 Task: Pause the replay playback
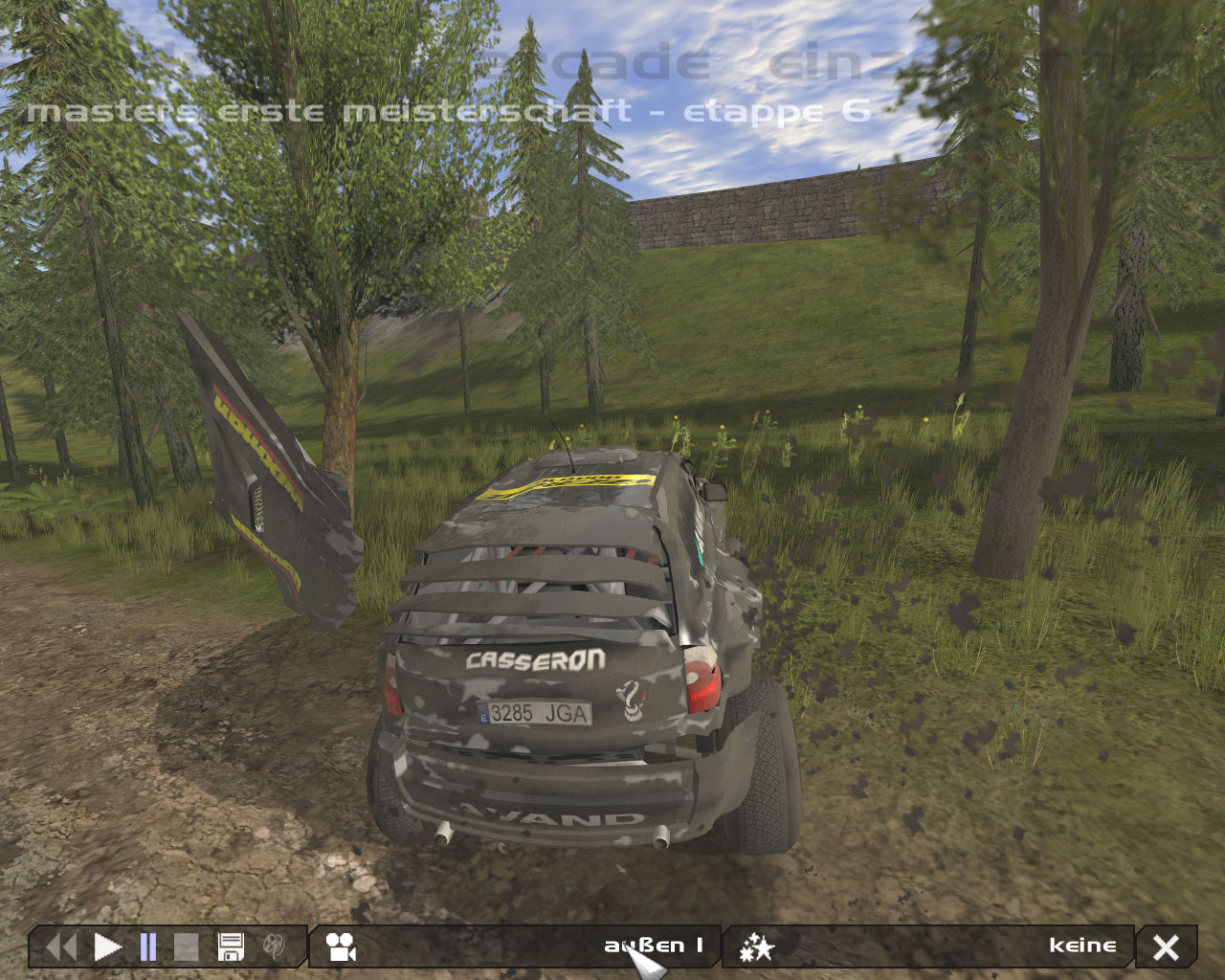[148, 947]
